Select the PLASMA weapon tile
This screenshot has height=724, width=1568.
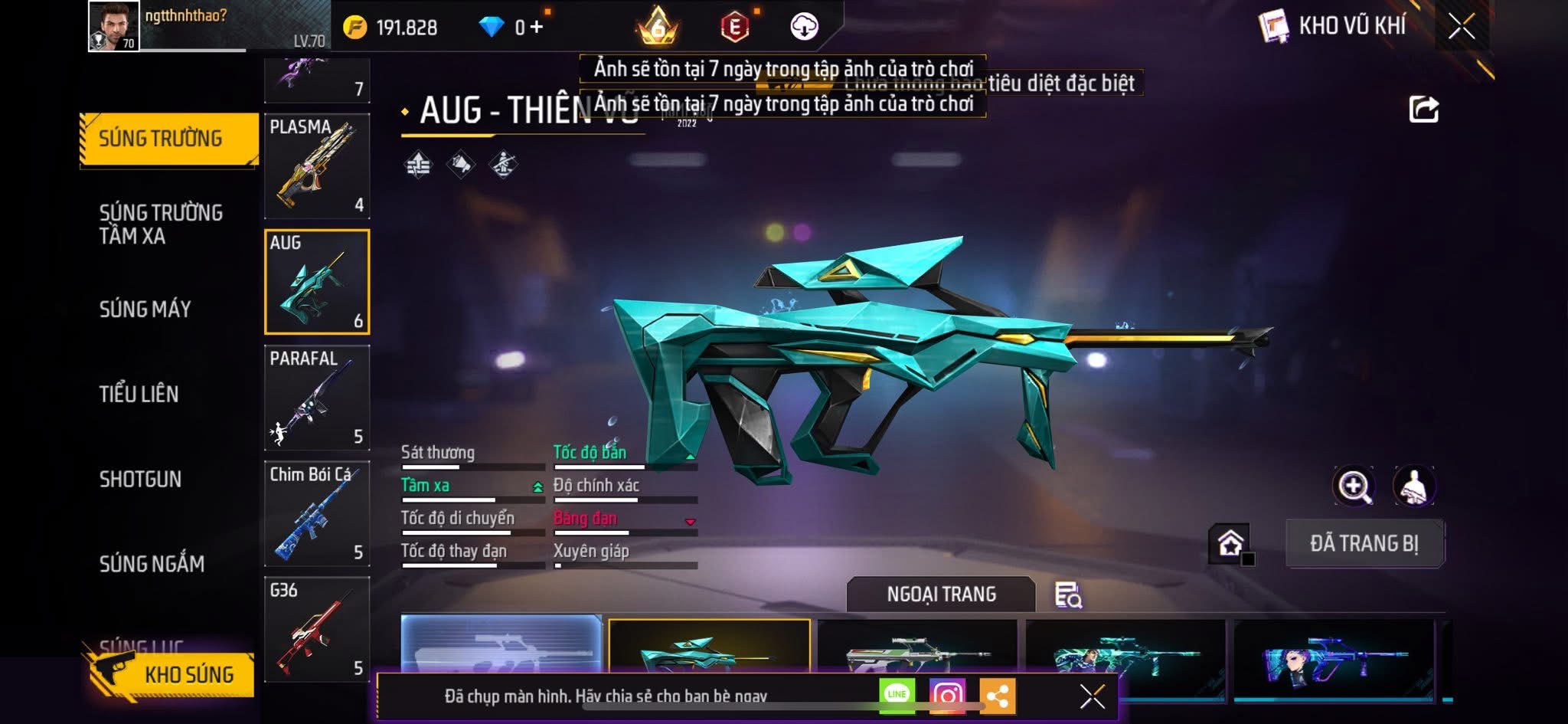pyautogui.click(x=317, y=166)
